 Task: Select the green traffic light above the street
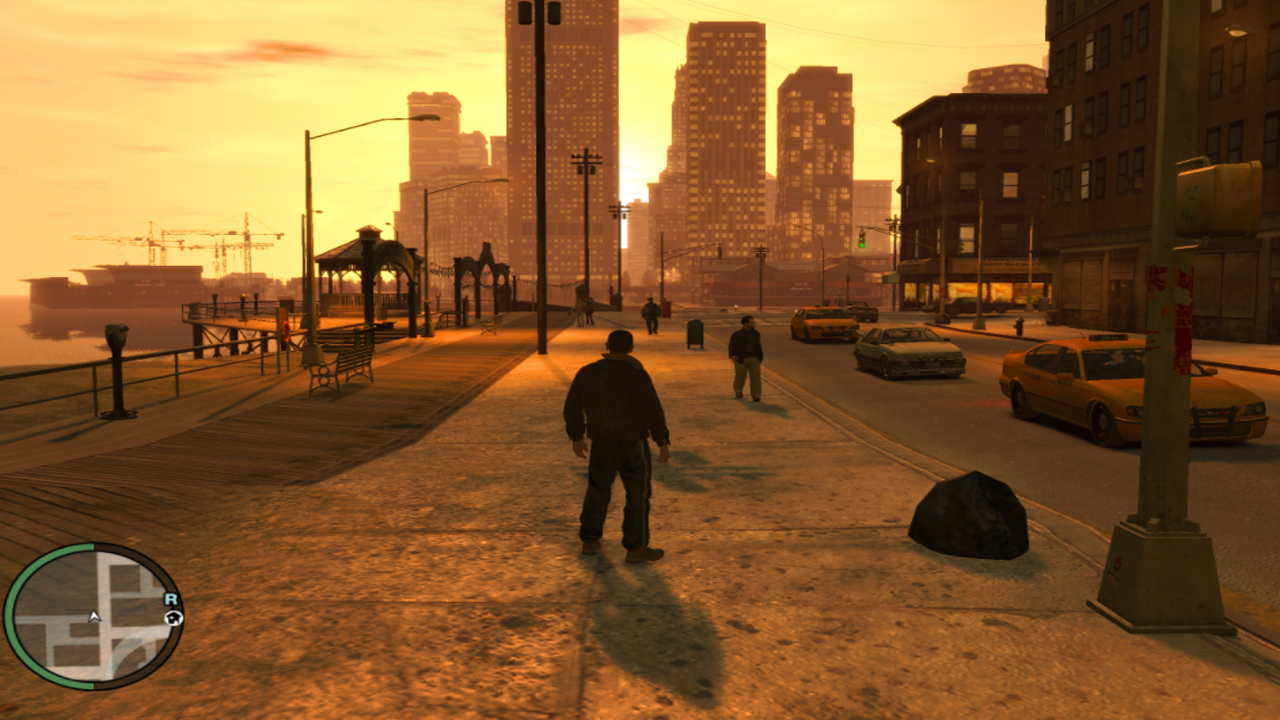point(862,245)
